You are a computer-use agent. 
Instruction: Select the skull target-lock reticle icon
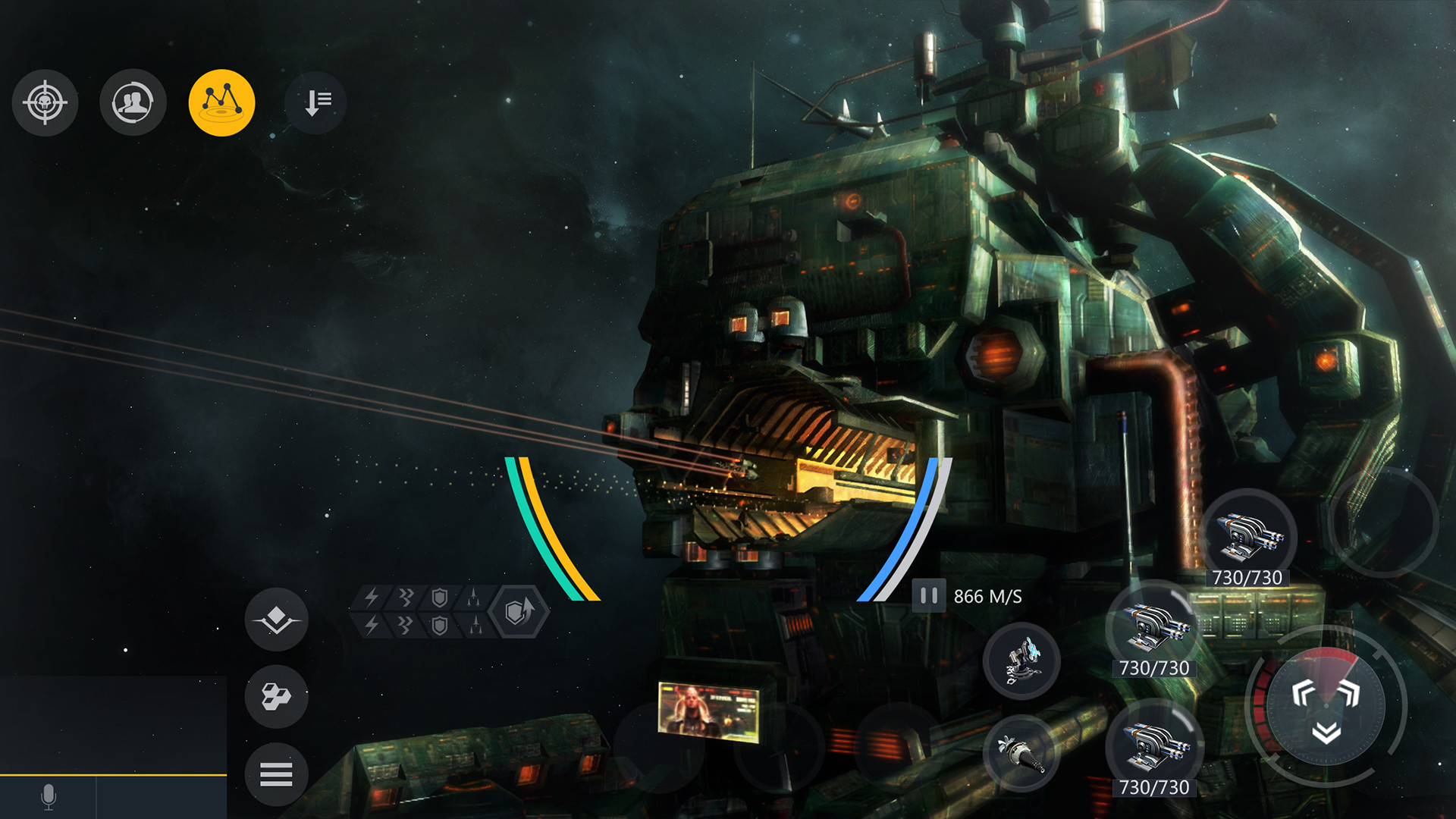pyautogui.click(x=45, y=104)
